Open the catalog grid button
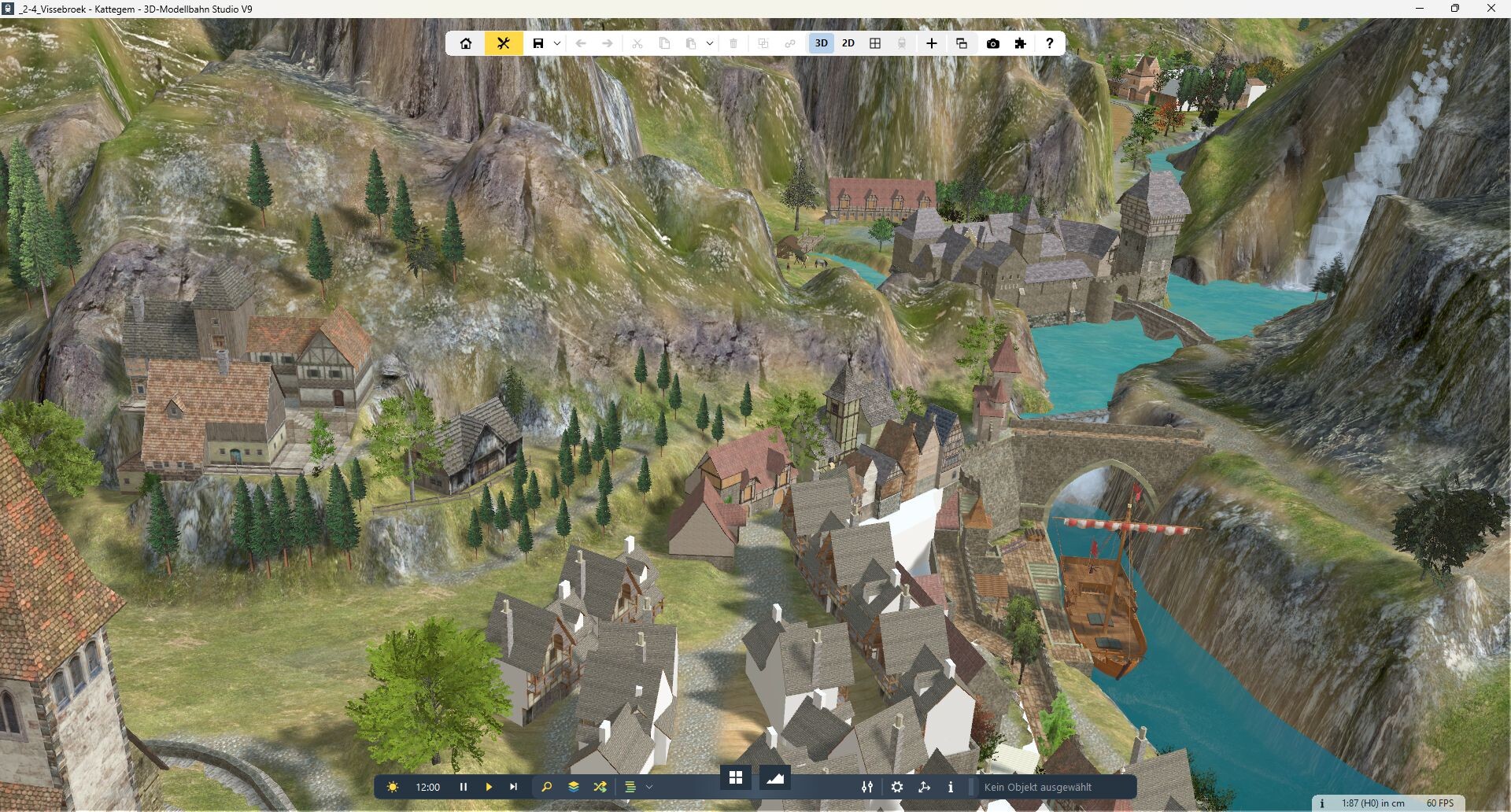This screenshot has height=812, width=1511. [x=736, y=778]
